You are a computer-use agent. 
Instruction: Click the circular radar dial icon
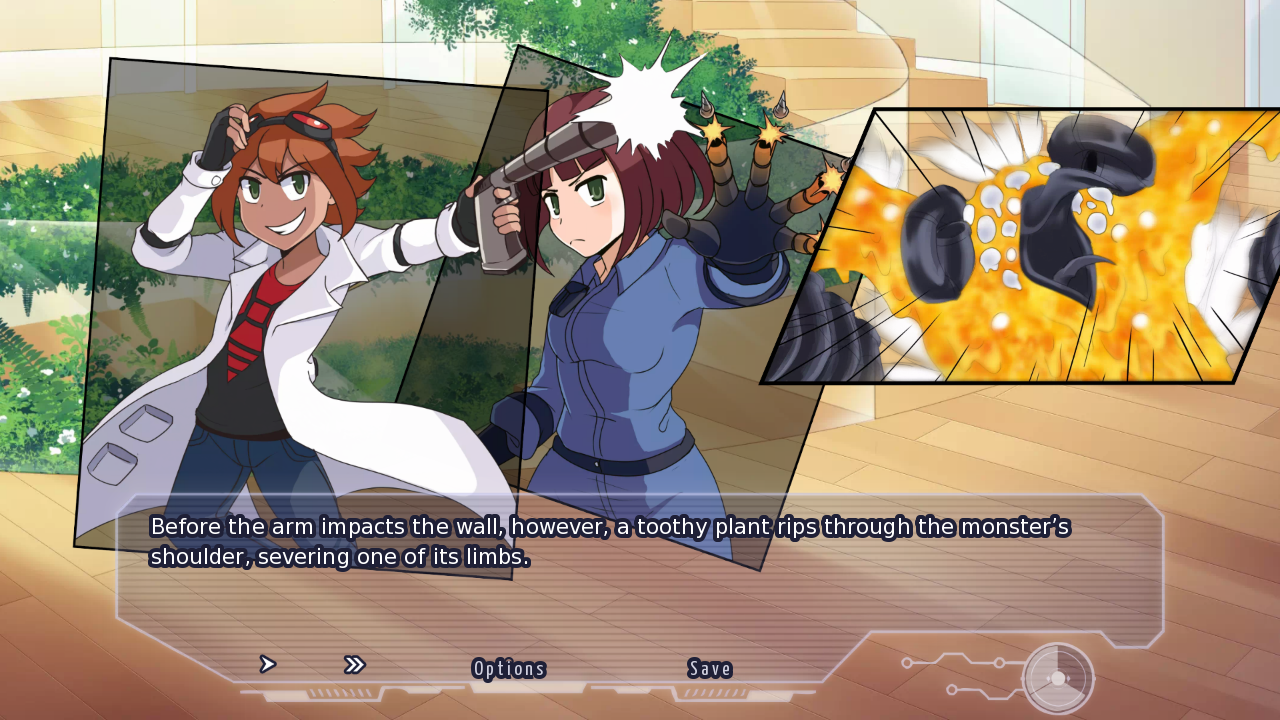click(x=1058, y=678)
